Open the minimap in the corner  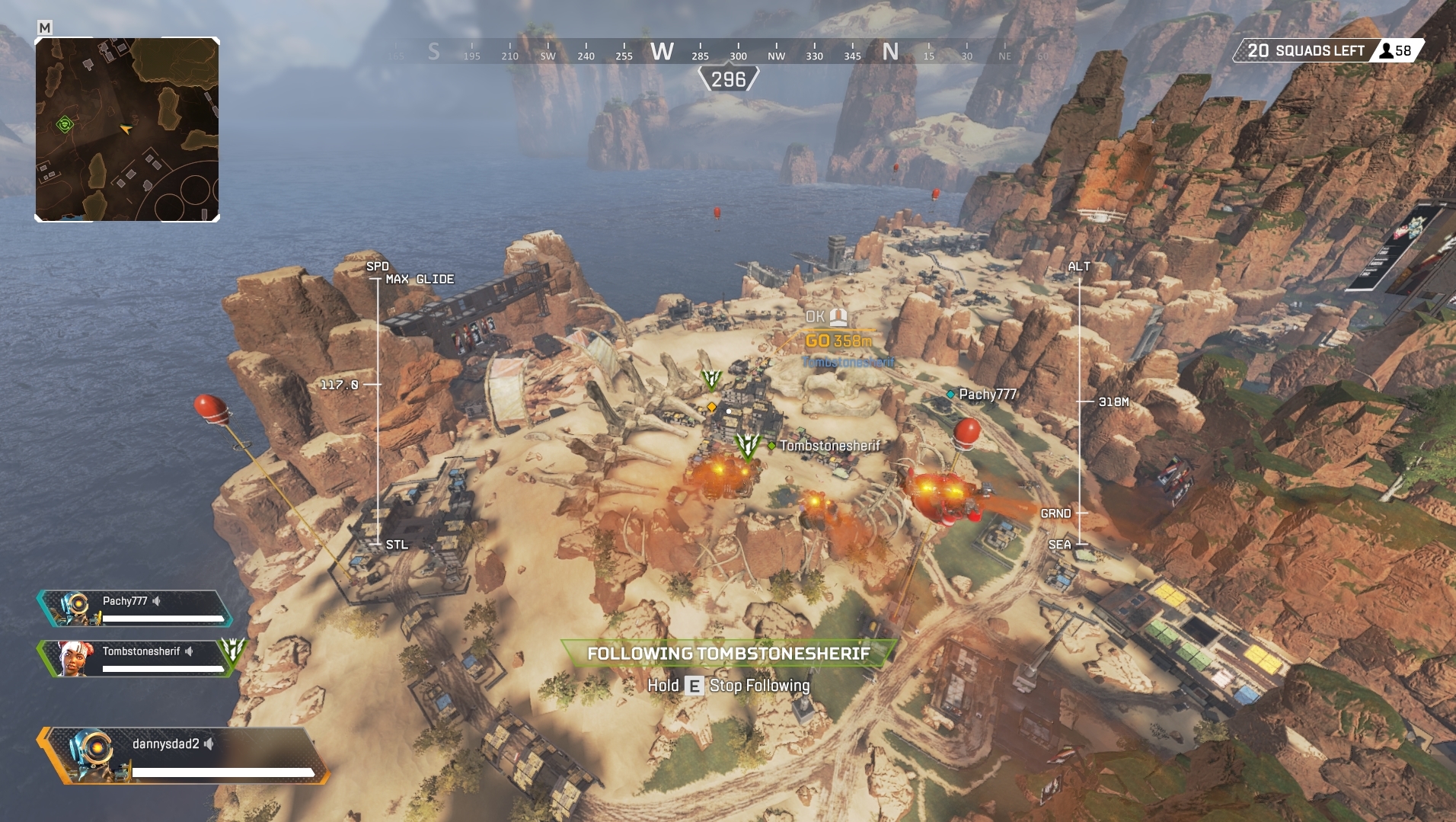click(x=127, y=130)
